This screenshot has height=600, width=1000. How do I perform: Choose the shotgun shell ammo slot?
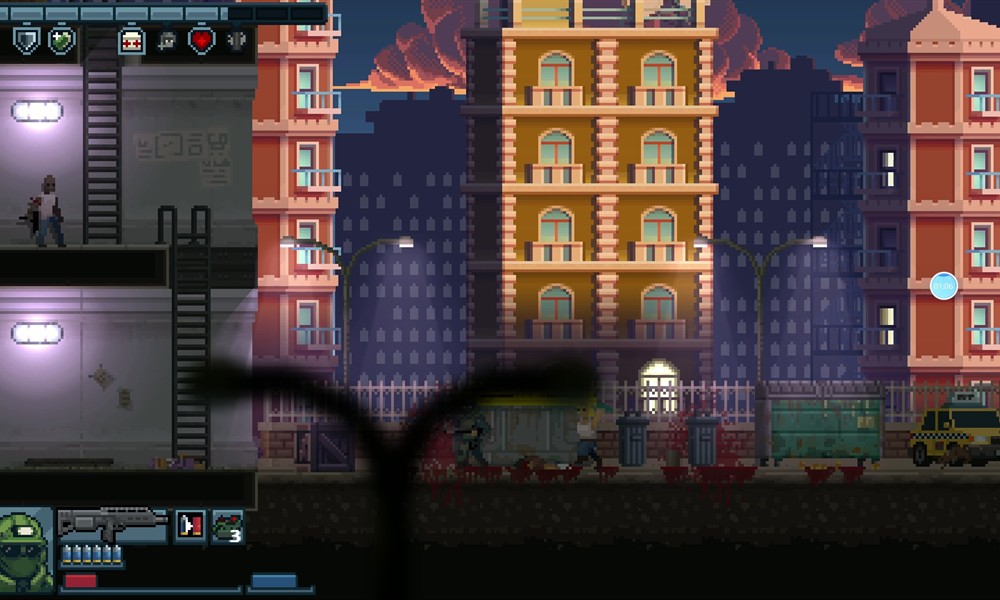tap(190, 526)
